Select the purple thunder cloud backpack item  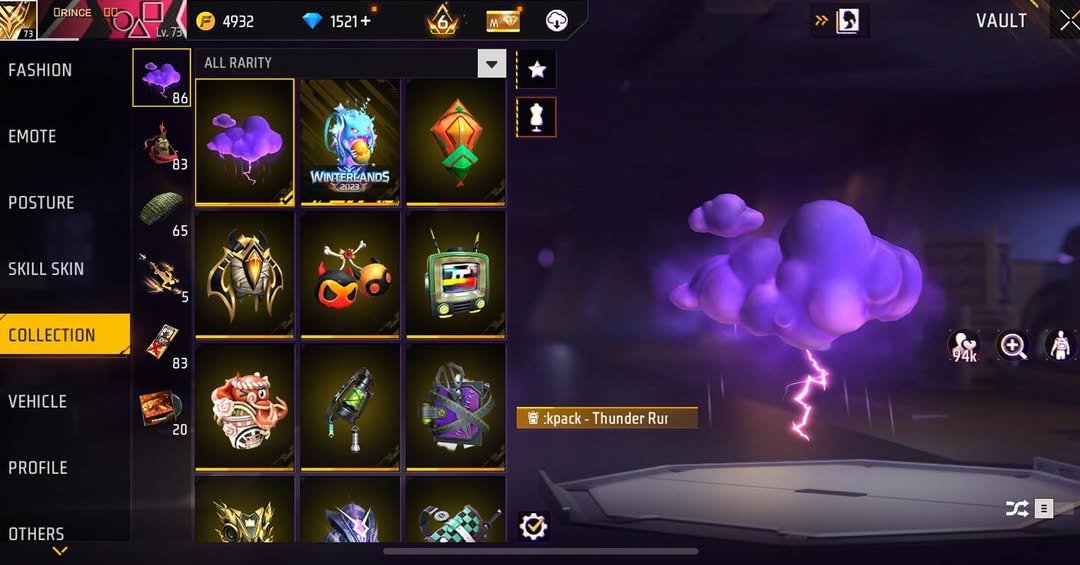pyautogui.click(x=245, y=142)
